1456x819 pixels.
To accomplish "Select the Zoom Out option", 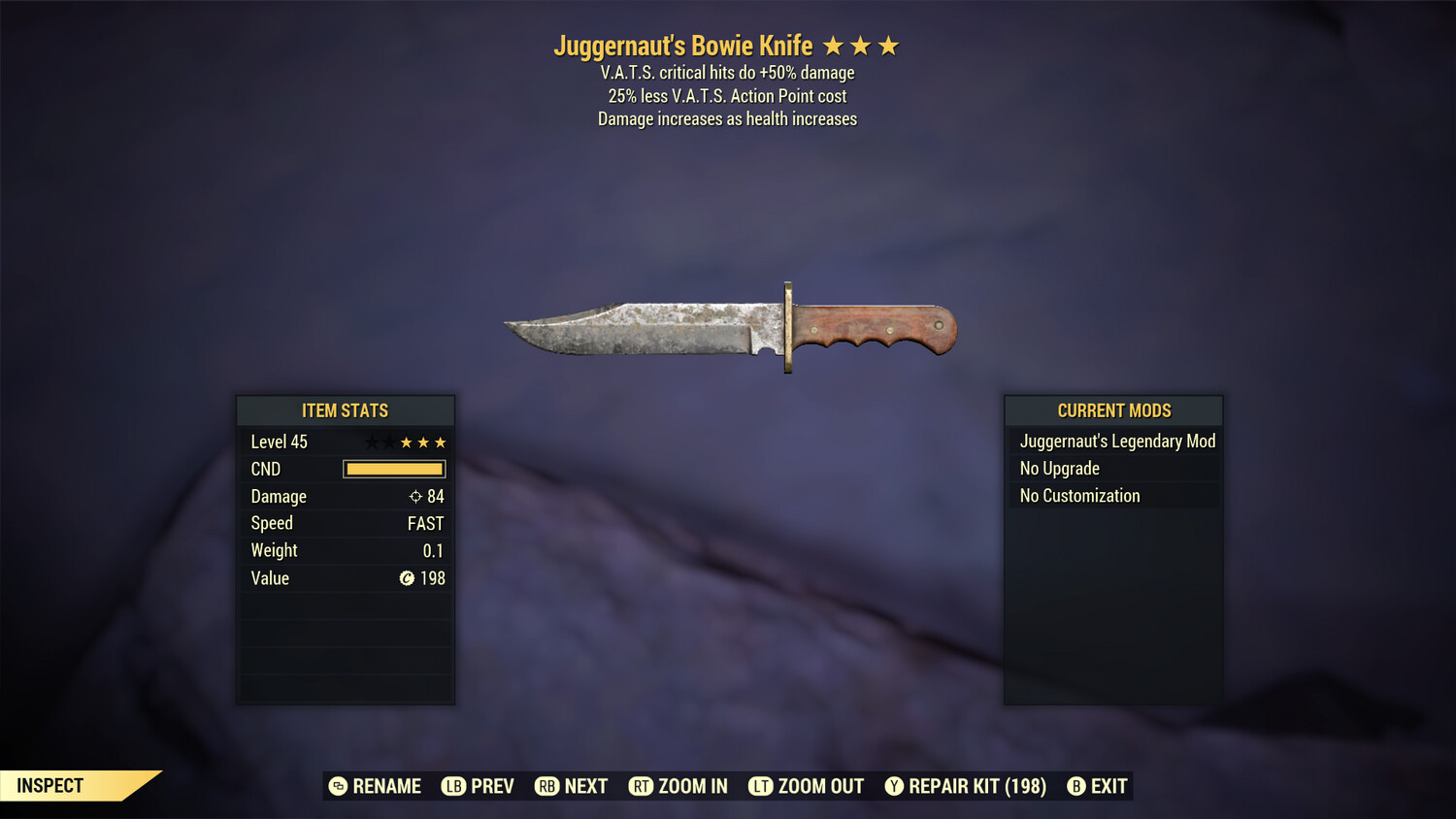I will click(x=807, y=786).
